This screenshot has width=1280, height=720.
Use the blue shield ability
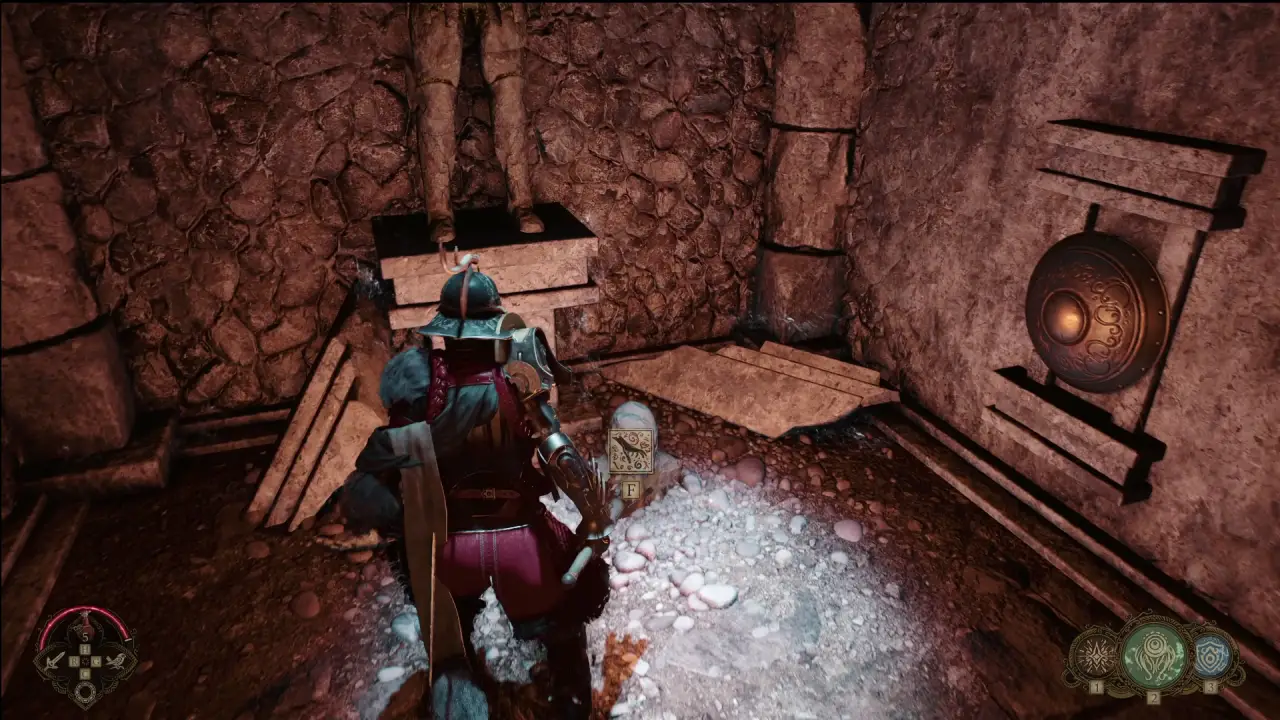(x=1211, y=656)
